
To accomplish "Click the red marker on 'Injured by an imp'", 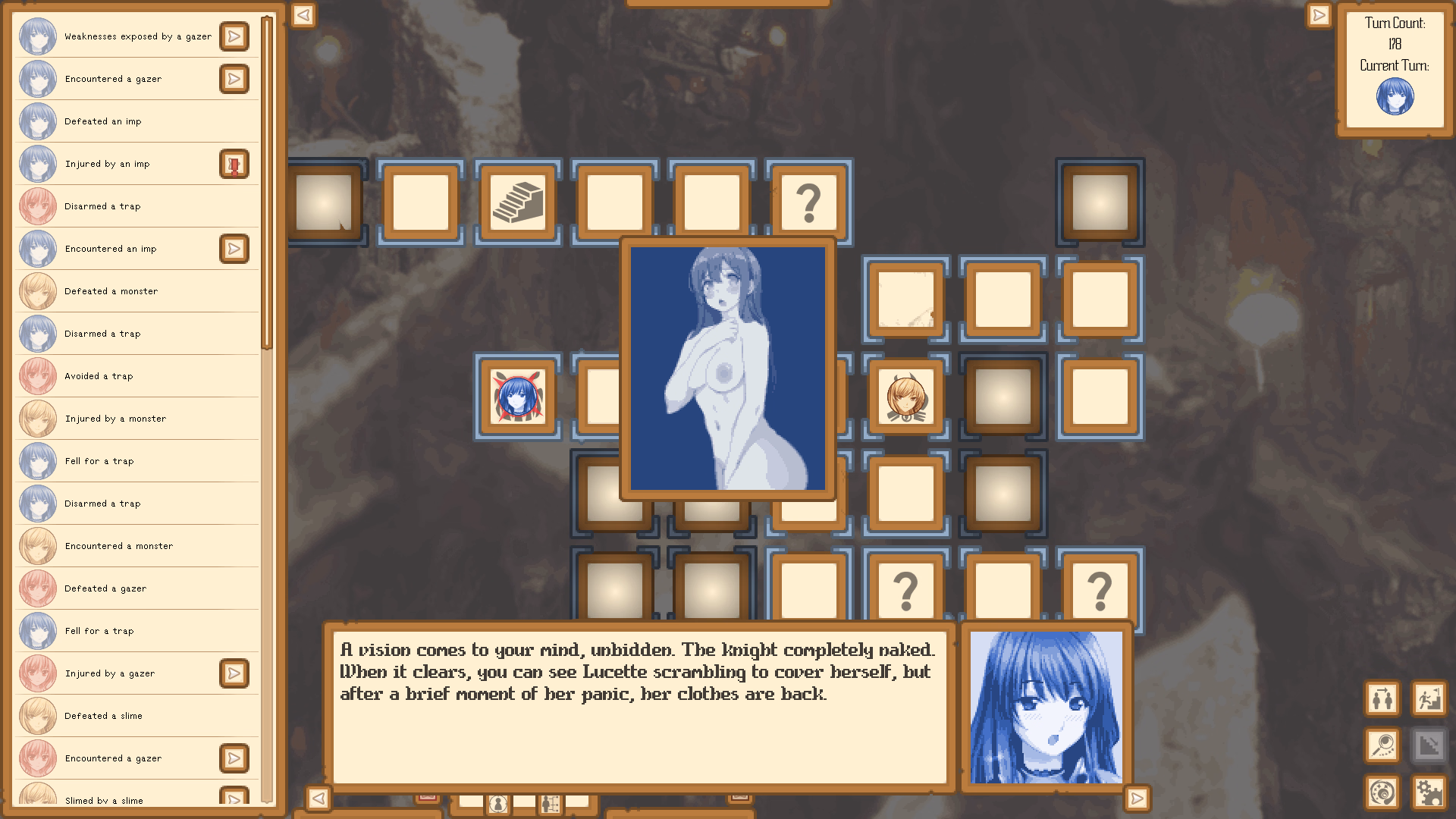I will pos(235,164).
